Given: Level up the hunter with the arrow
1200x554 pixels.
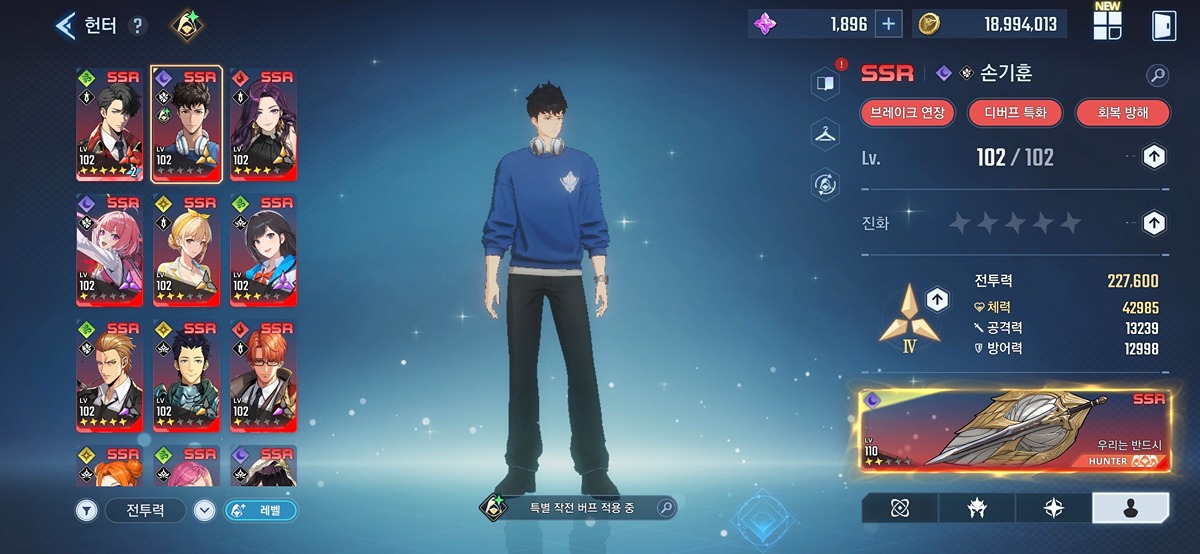Looking at the screenshot, I should click(x=1154, y=157).
